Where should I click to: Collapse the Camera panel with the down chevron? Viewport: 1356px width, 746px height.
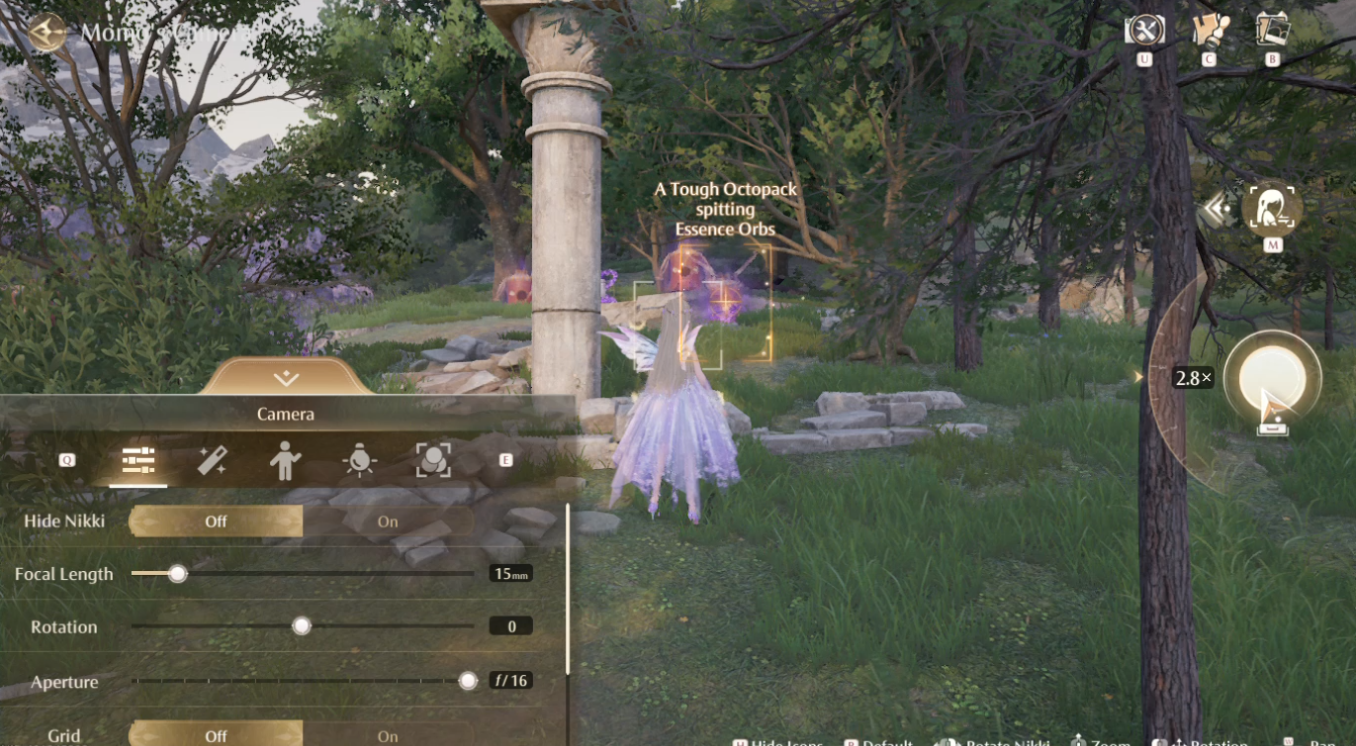click(x=284, y=378)
